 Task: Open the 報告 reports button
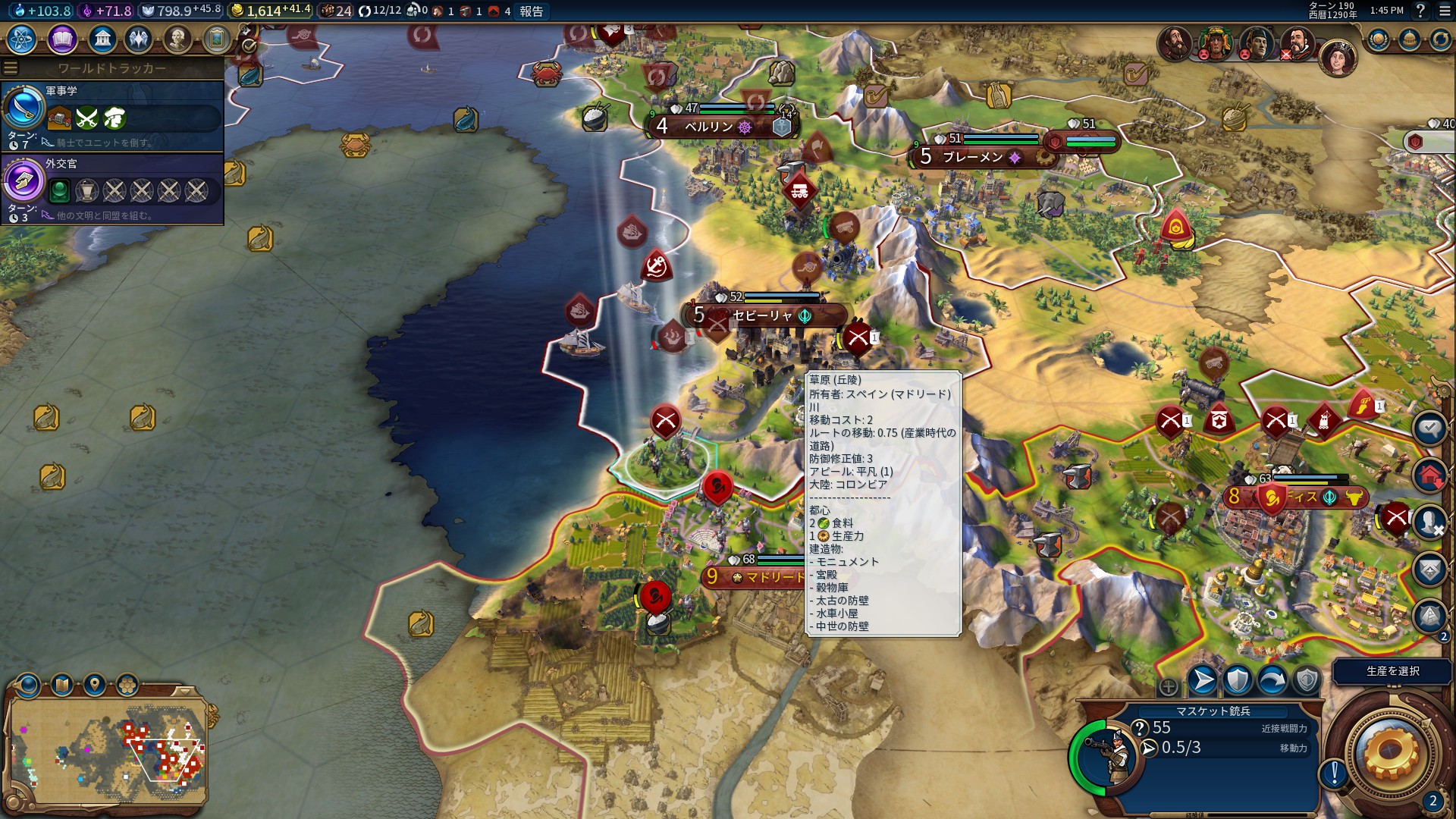531,11
